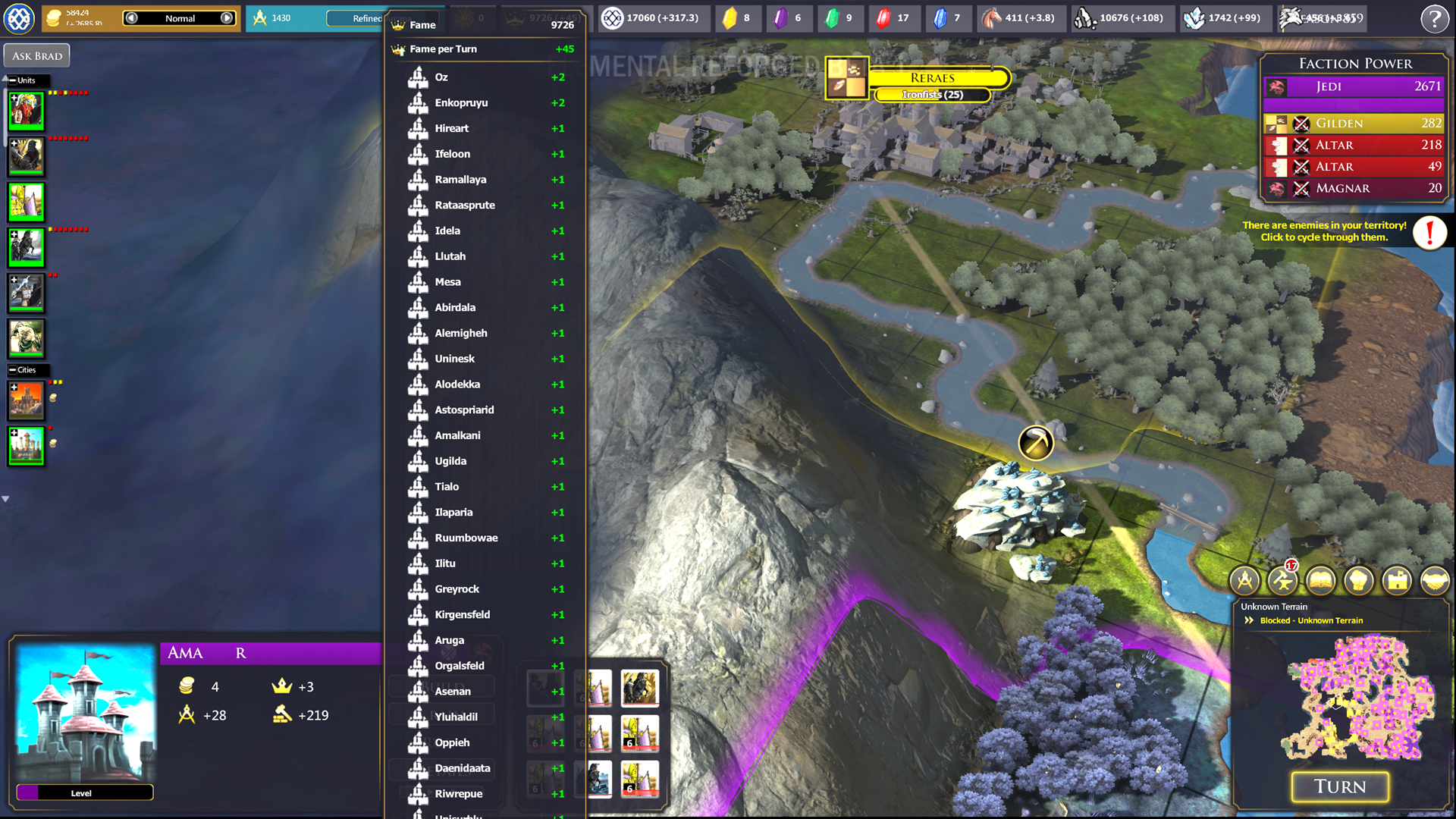Collapse the Units list
Screen dimensions: 1456x819
(x=13, y=80)
